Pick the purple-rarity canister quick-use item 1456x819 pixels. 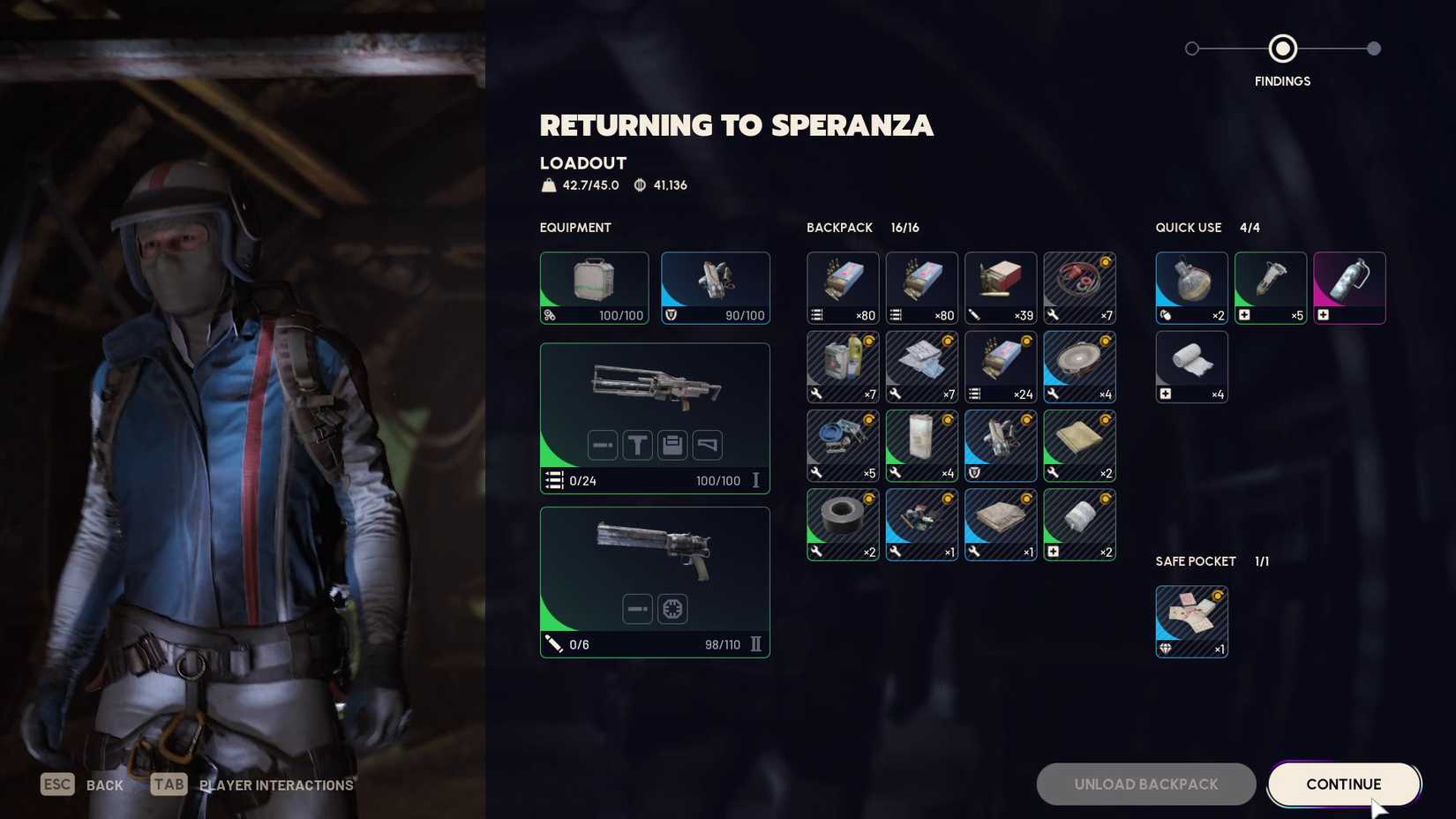point(1348,288)
